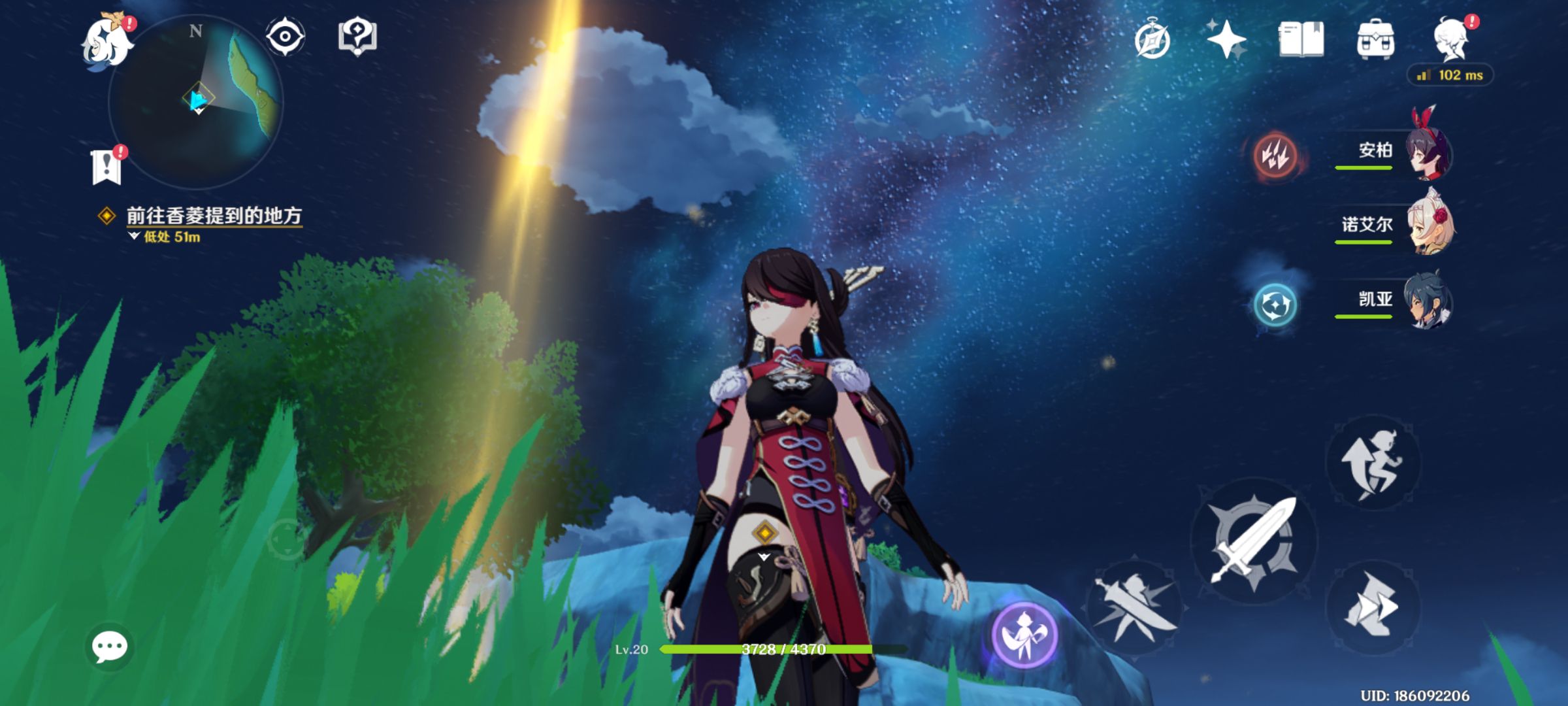This screenshot has height=706, width=1568.
Task: Open the quest log banner icon
Action: [x=107, y=166]
